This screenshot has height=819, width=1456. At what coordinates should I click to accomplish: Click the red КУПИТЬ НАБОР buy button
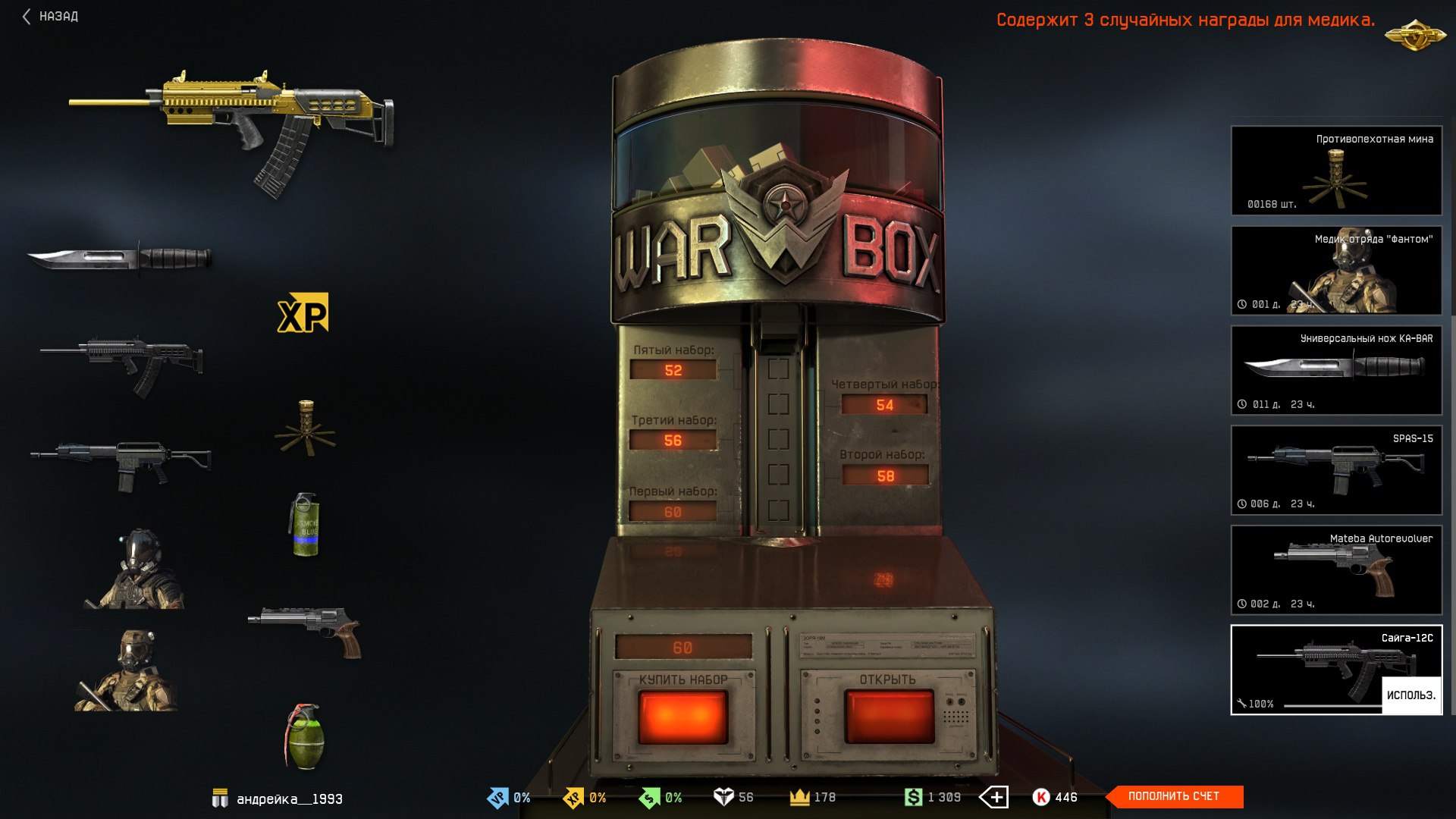point(683,716)
